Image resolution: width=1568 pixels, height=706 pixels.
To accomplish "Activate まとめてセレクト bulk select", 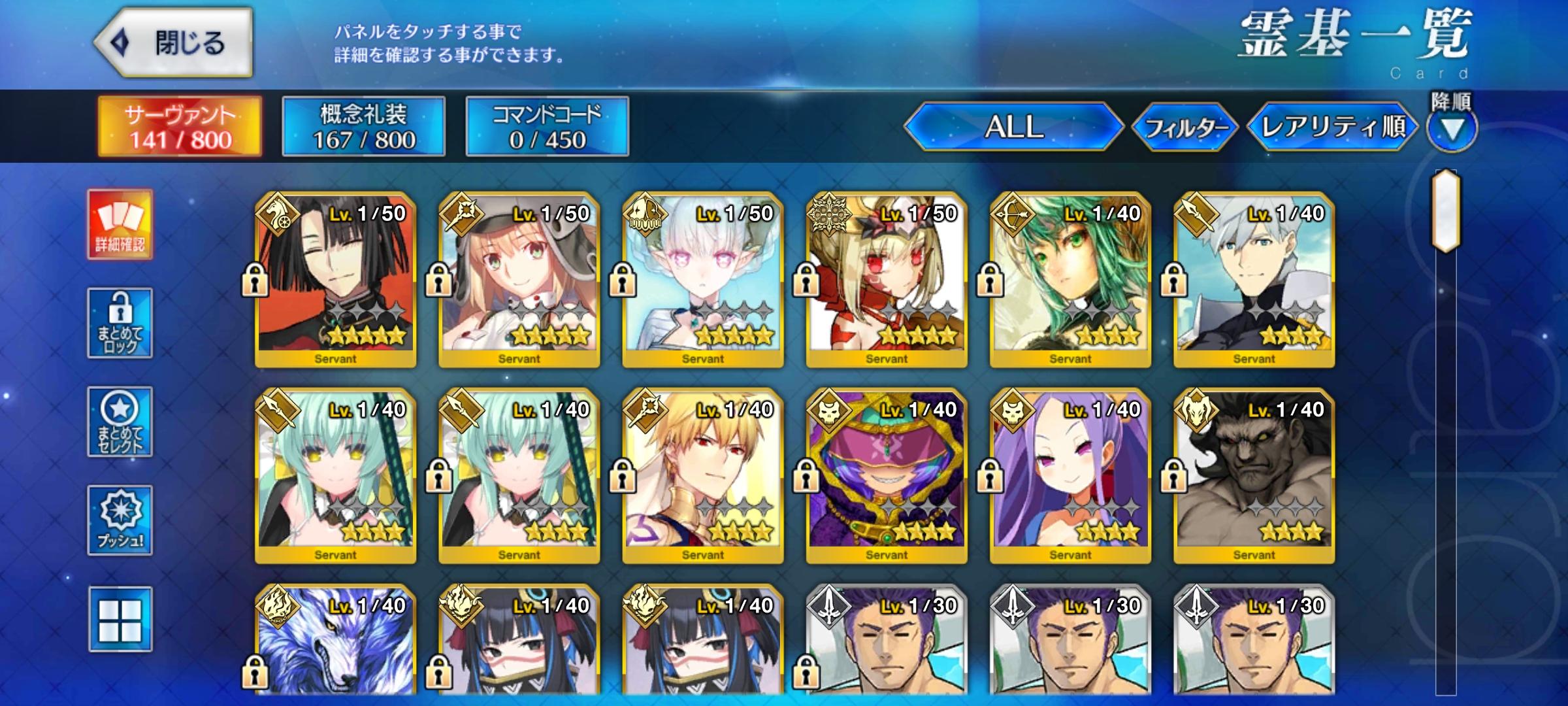I will coord(120,422).
